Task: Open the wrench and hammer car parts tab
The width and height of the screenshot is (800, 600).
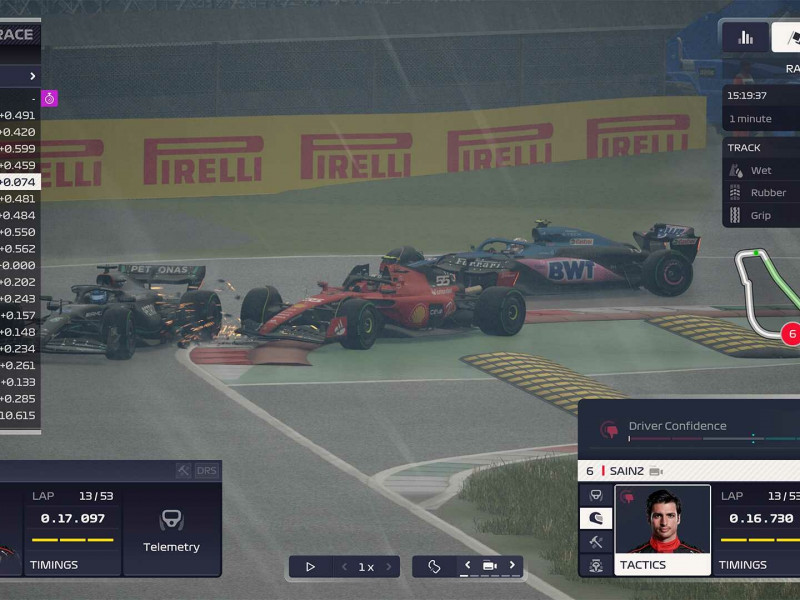Action: (x=596, y=541)
